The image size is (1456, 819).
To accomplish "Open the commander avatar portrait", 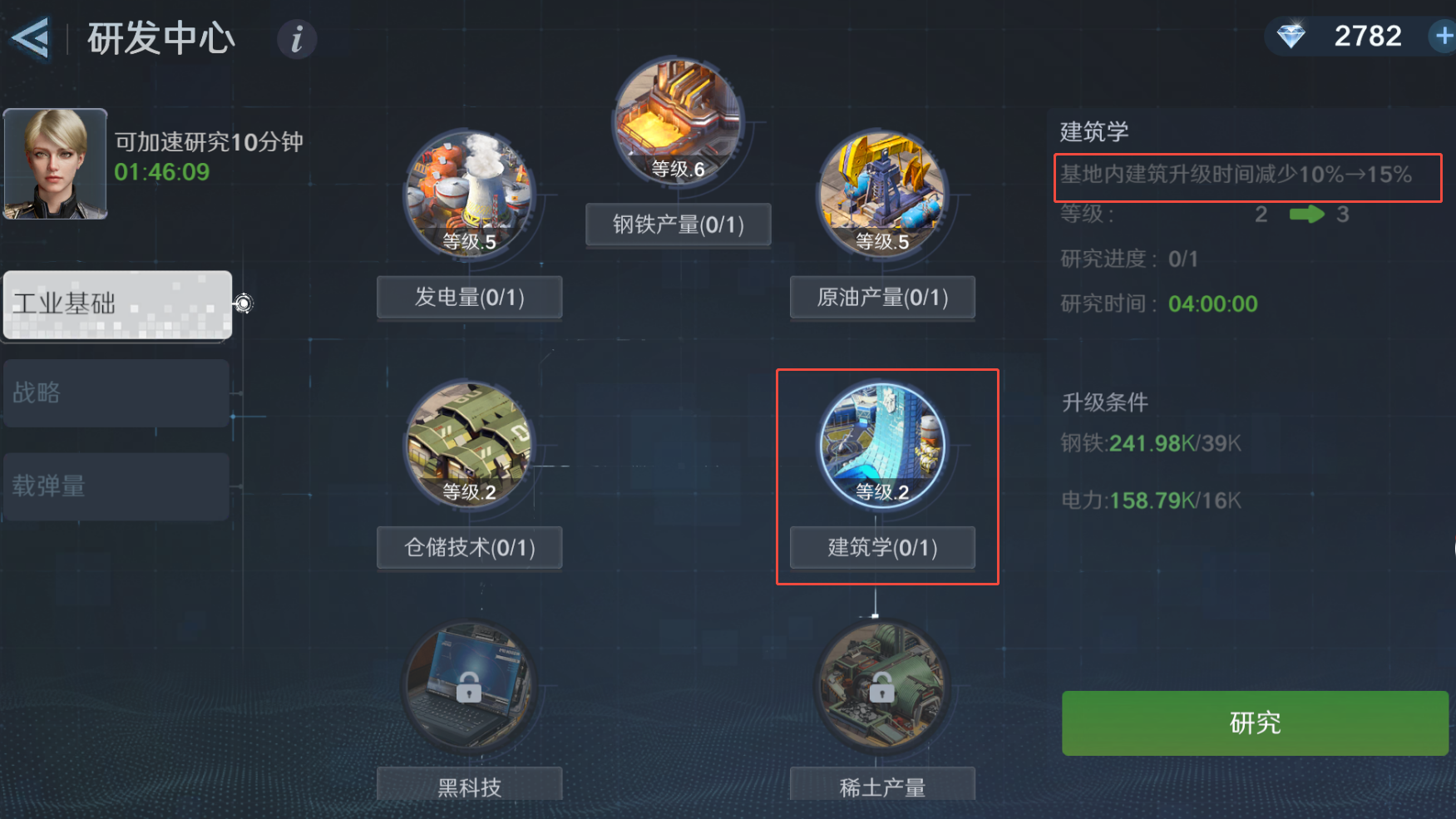I will [54, 163].
